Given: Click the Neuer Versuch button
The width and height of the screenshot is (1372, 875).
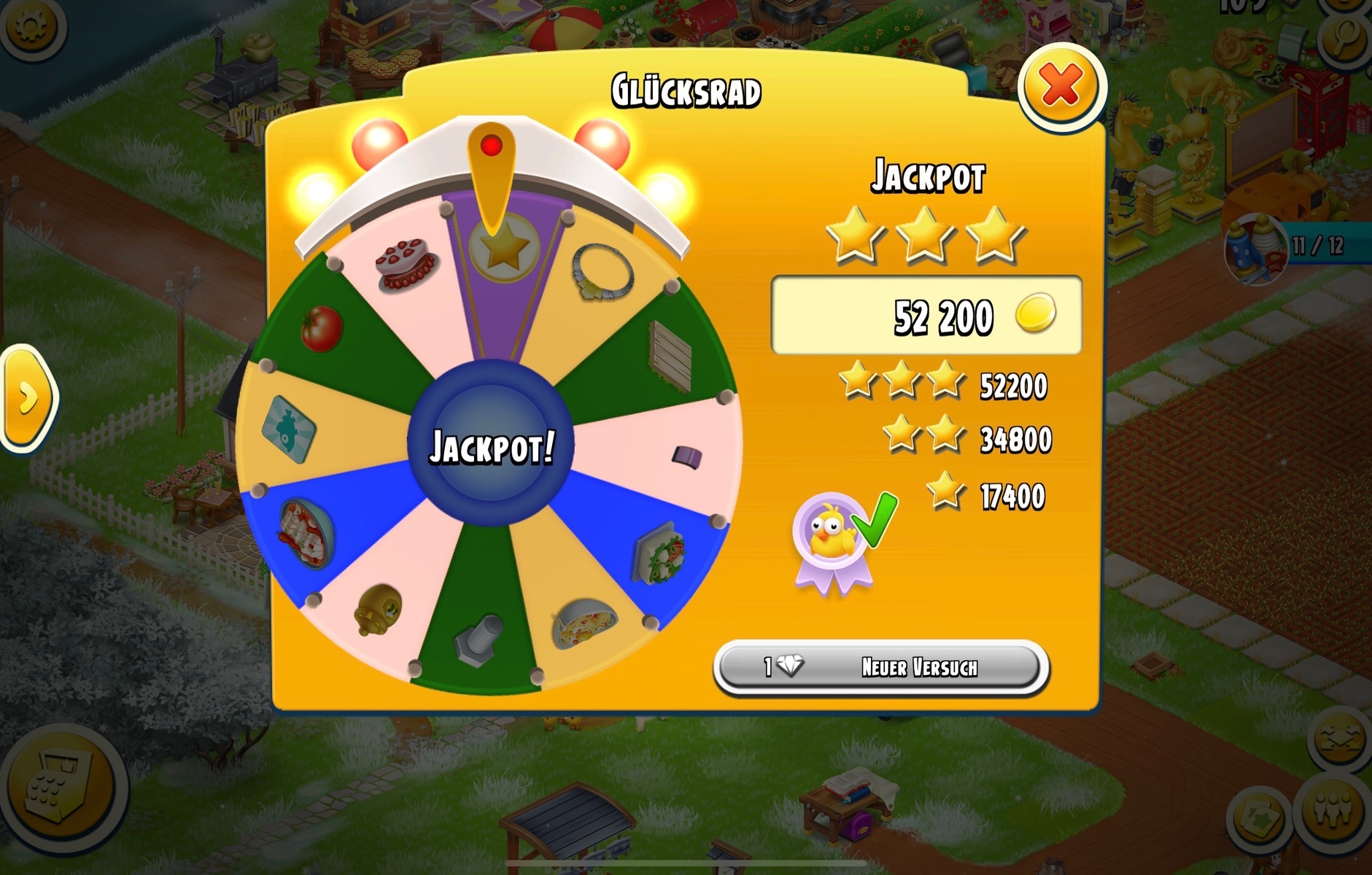Looking at the screenshot, I should click(881, 667).
